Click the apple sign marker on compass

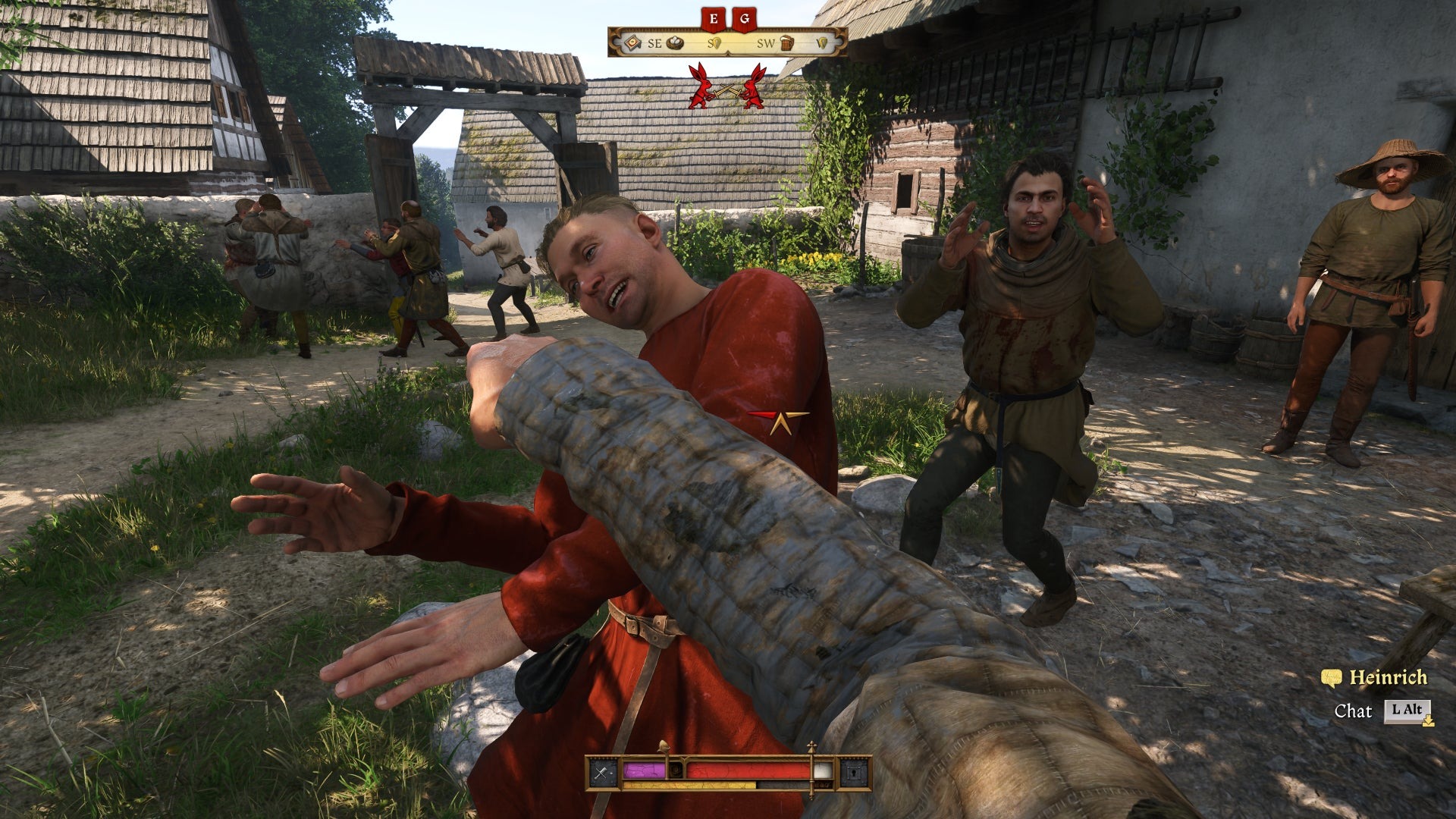click(631, 43)
